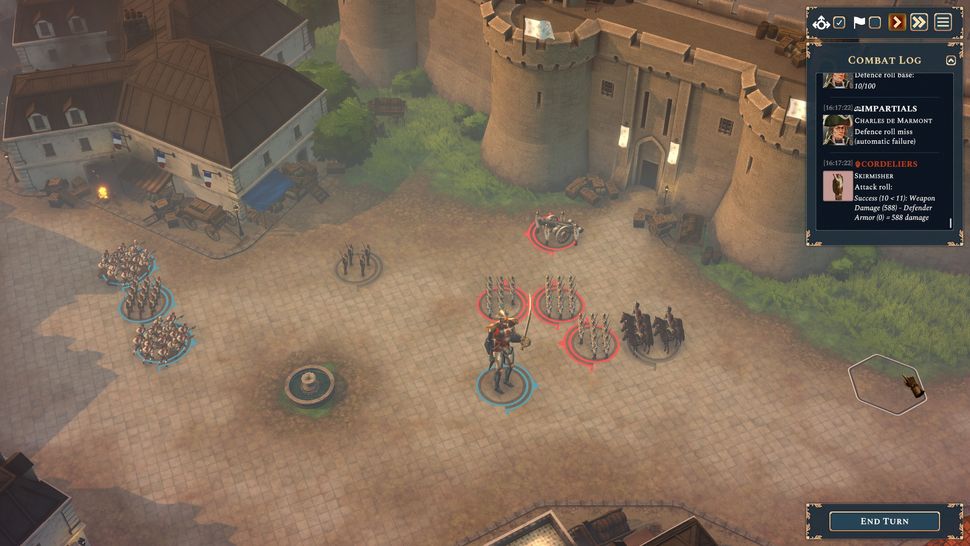
Task: Click Charles de Marmont's portrait in the log
Action: 837,129
